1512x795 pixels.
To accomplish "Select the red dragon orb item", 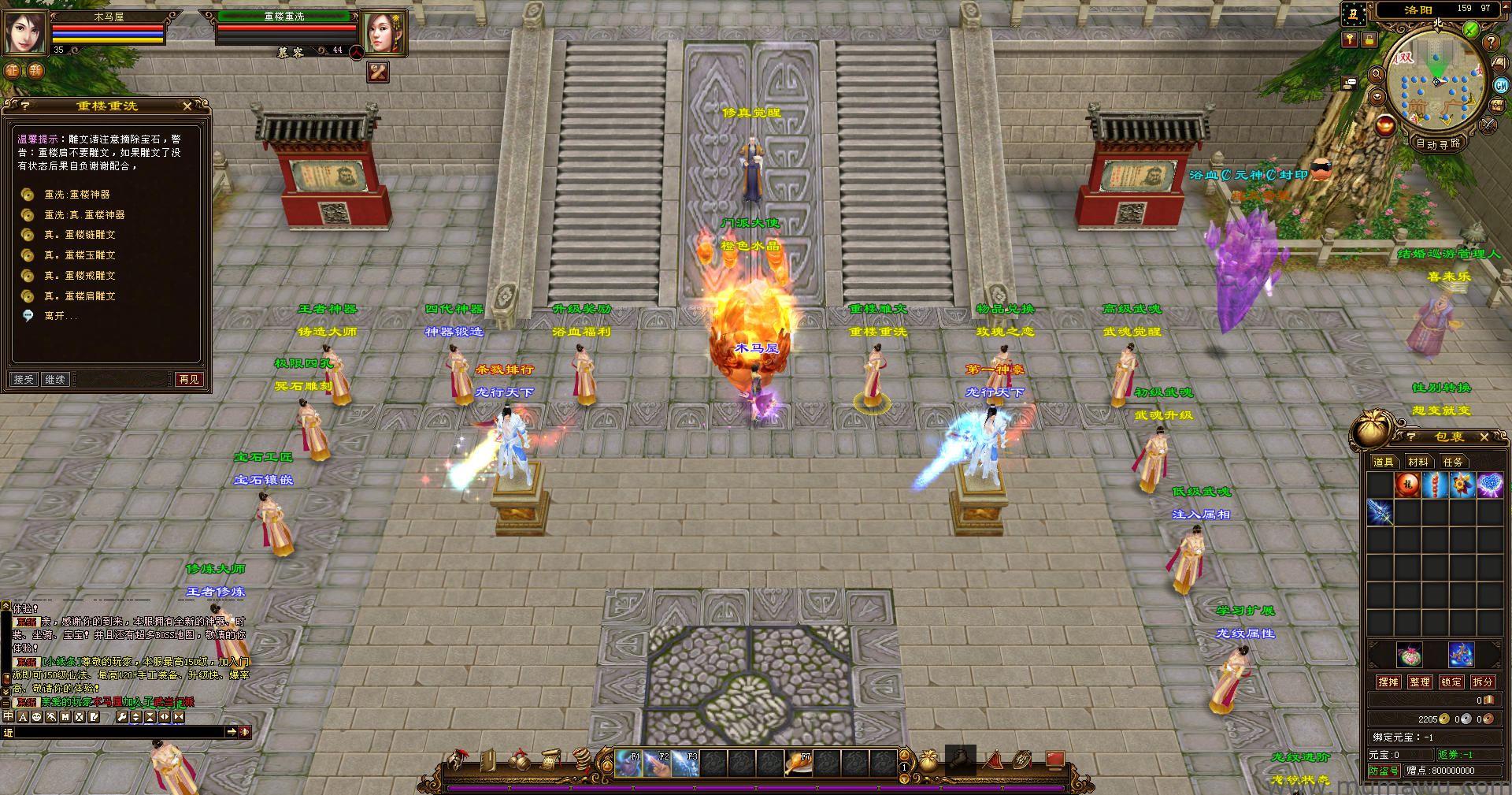I will (x=1407, y=485).
